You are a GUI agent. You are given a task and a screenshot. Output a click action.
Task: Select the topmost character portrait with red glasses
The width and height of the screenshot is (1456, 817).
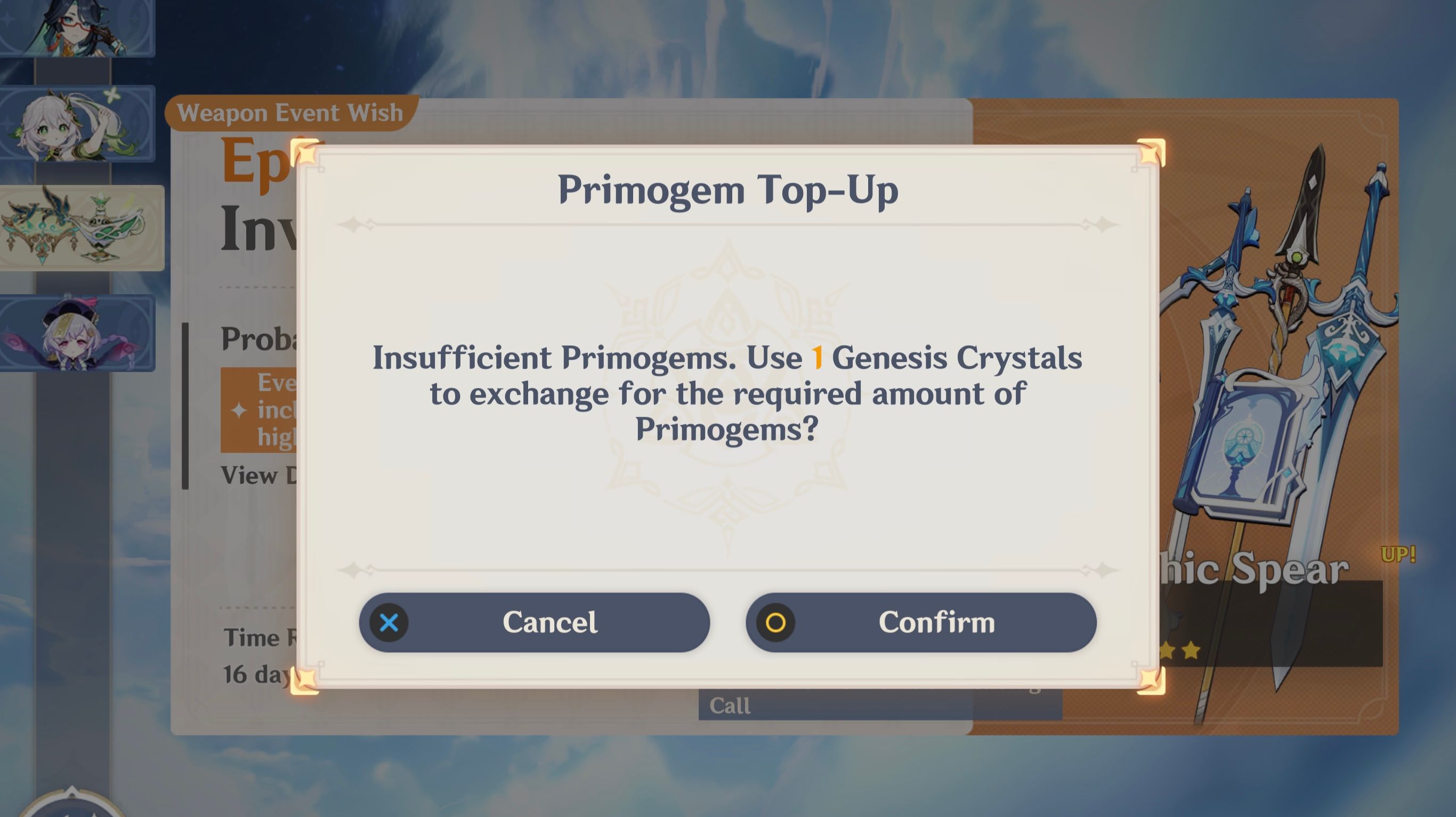point(79,28)
